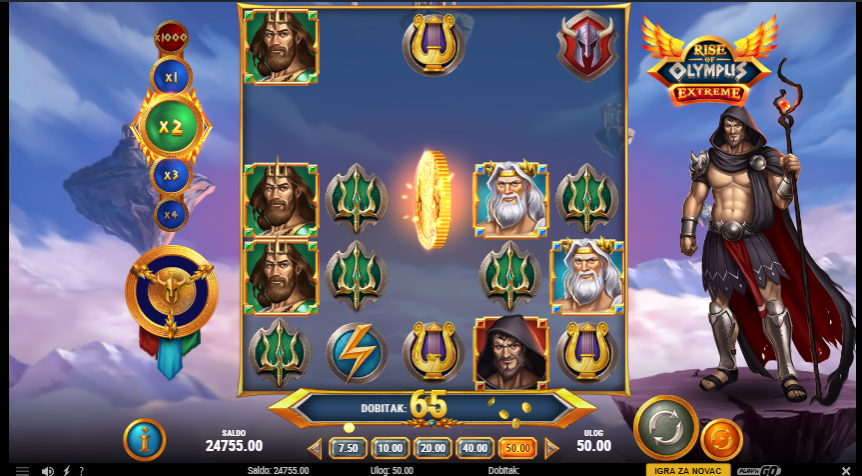Choose the 10.00 bet amount
The image size is (862, 476).
[390, 448]
